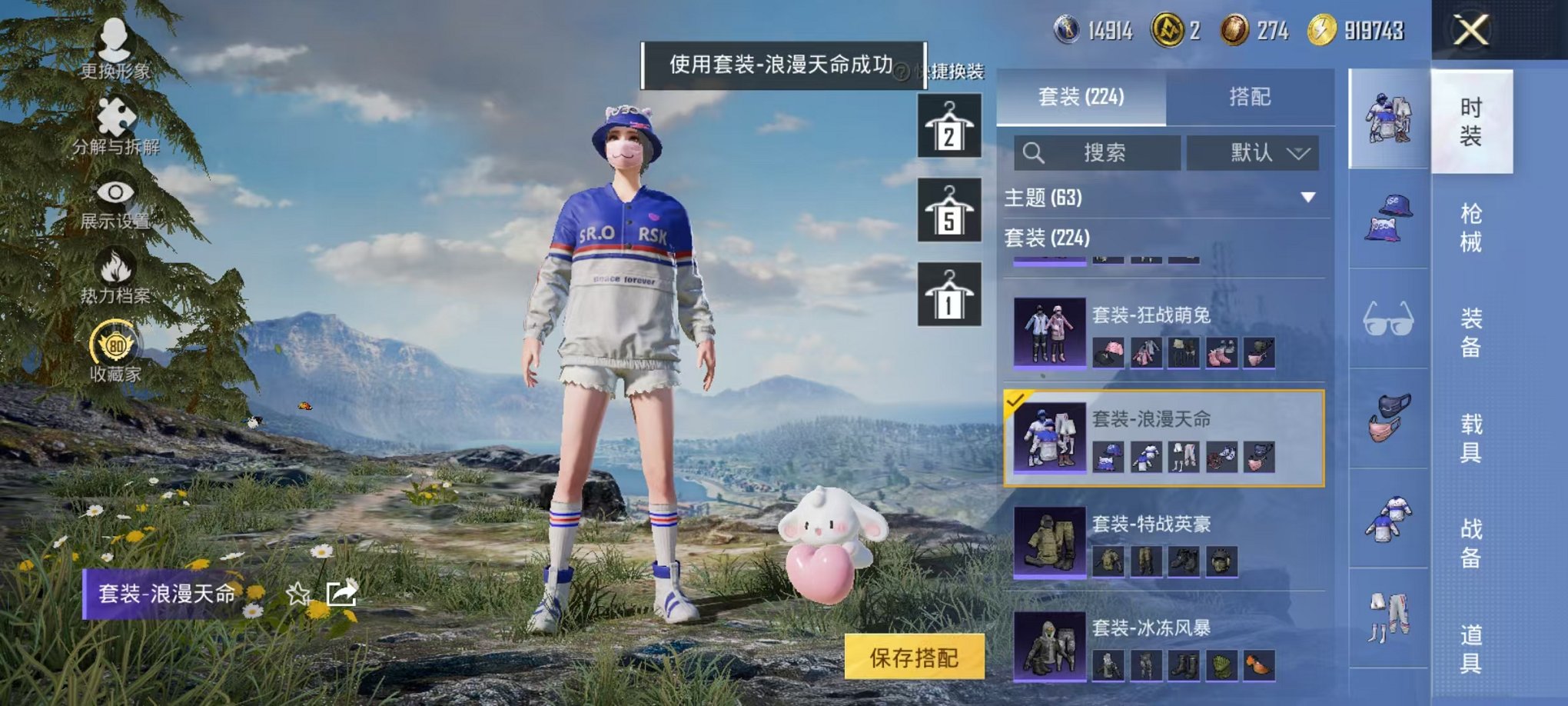This screenshot has height=706, width=1568.
Task: Open the 默认 sort order dropdown
Action: coord(1253,152)
